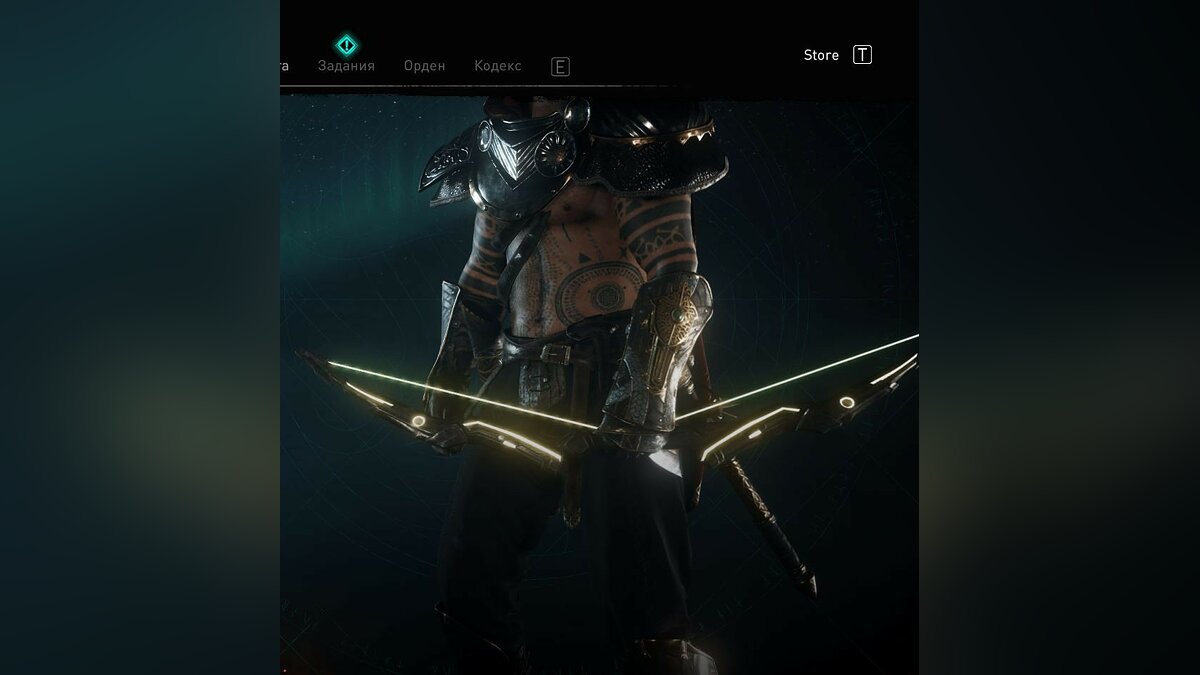Open the Store
This screenshot has width=1200, height=675.
point(821,55)
